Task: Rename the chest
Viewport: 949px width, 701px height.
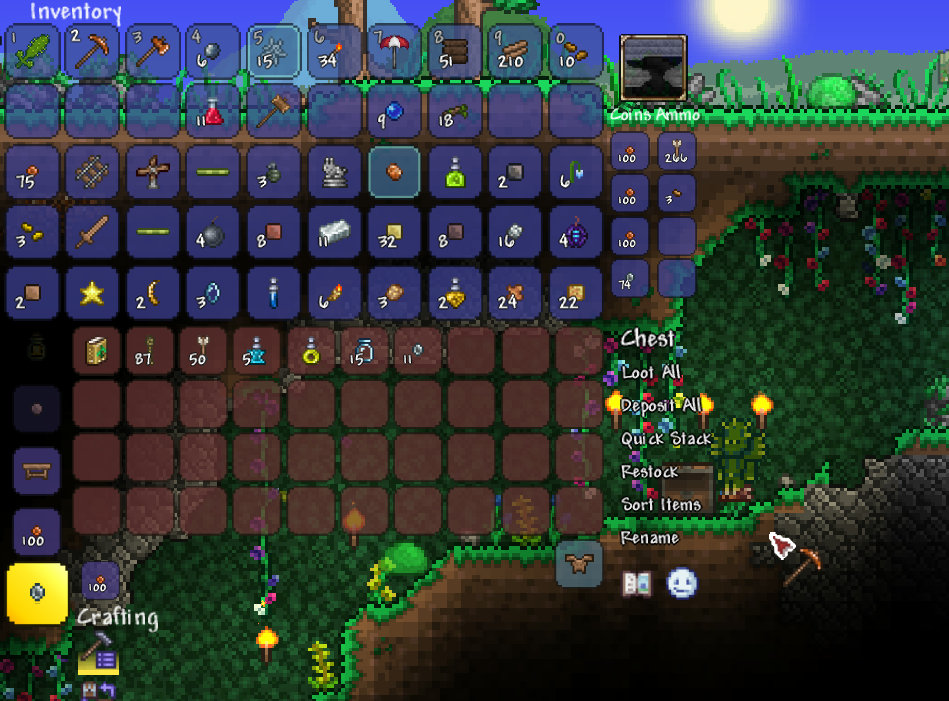Action: (650, 537)
